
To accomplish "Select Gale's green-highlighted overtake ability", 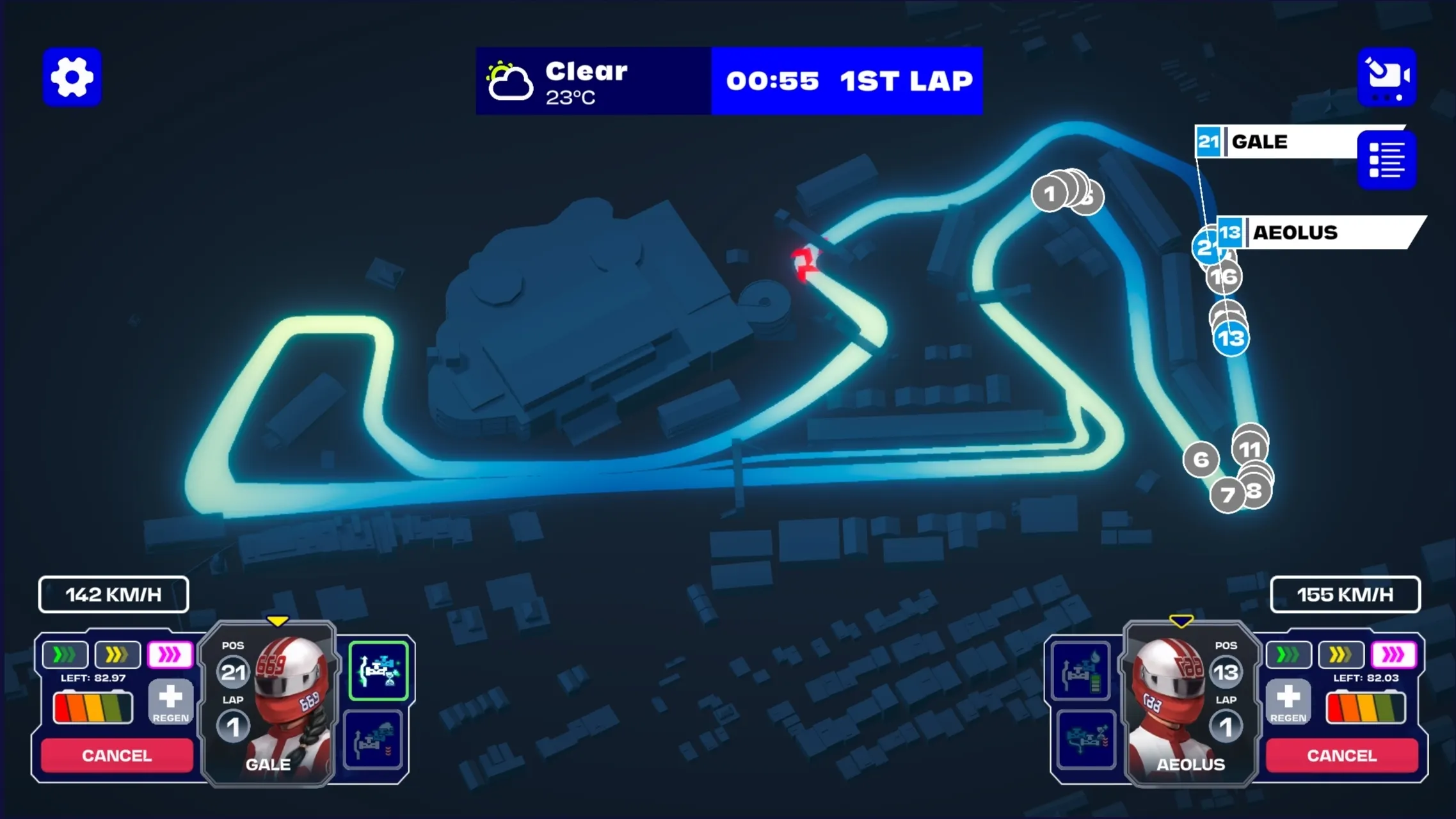I will (378, 671).
